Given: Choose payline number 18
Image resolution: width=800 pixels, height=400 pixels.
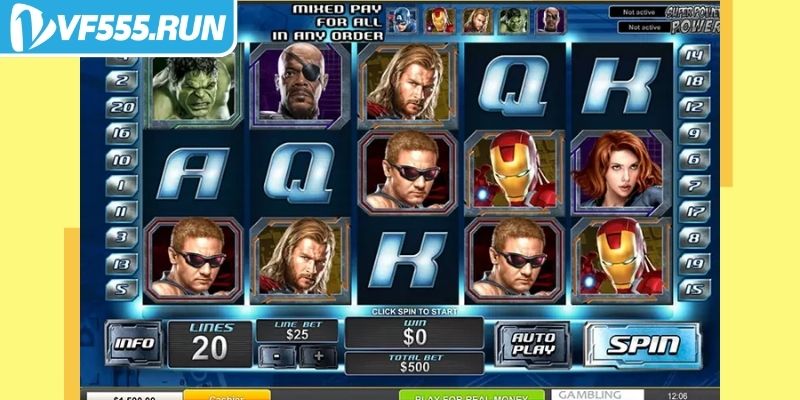Looking at the screenshot, I should (693, 81).
